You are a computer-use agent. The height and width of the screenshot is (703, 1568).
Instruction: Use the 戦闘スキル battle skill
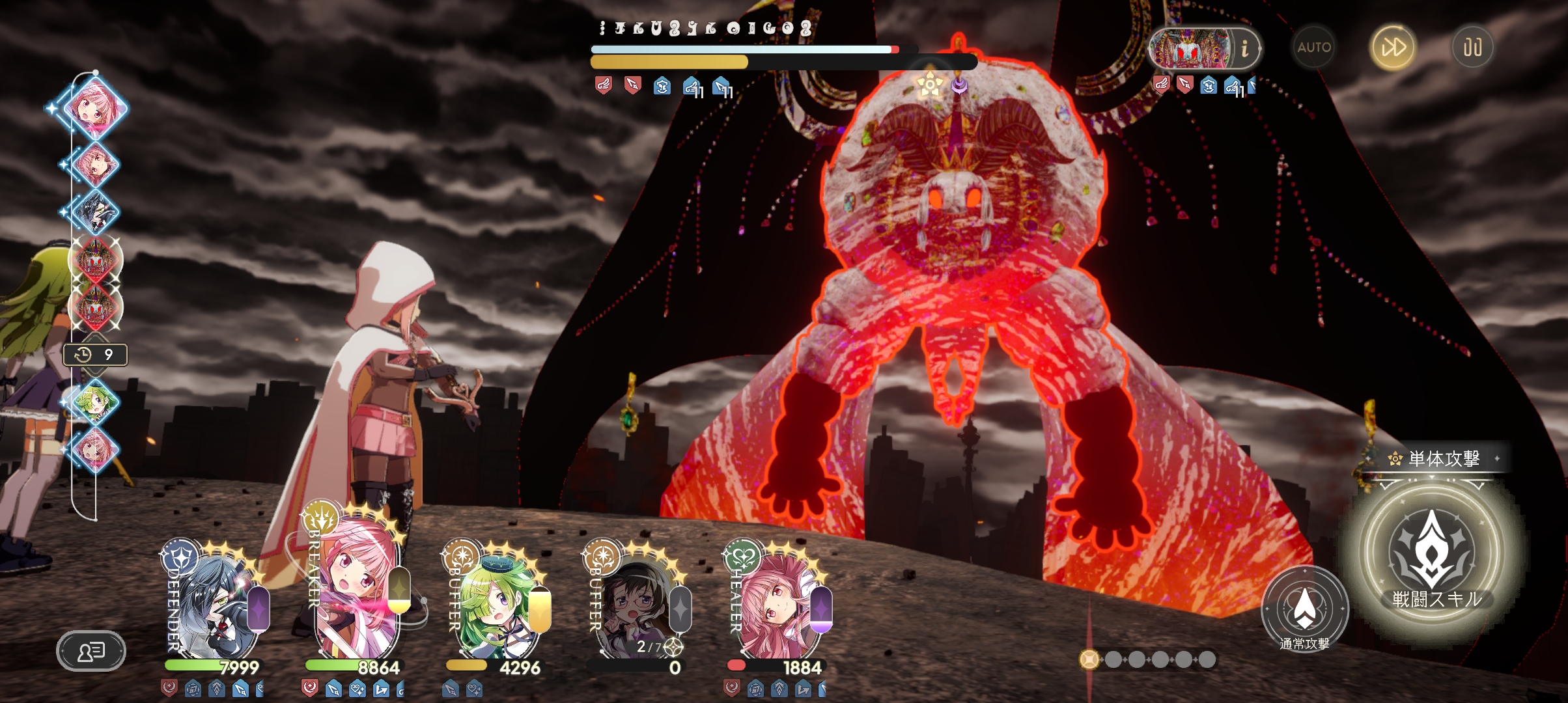pyautogui.click(x=1431, y=555)
